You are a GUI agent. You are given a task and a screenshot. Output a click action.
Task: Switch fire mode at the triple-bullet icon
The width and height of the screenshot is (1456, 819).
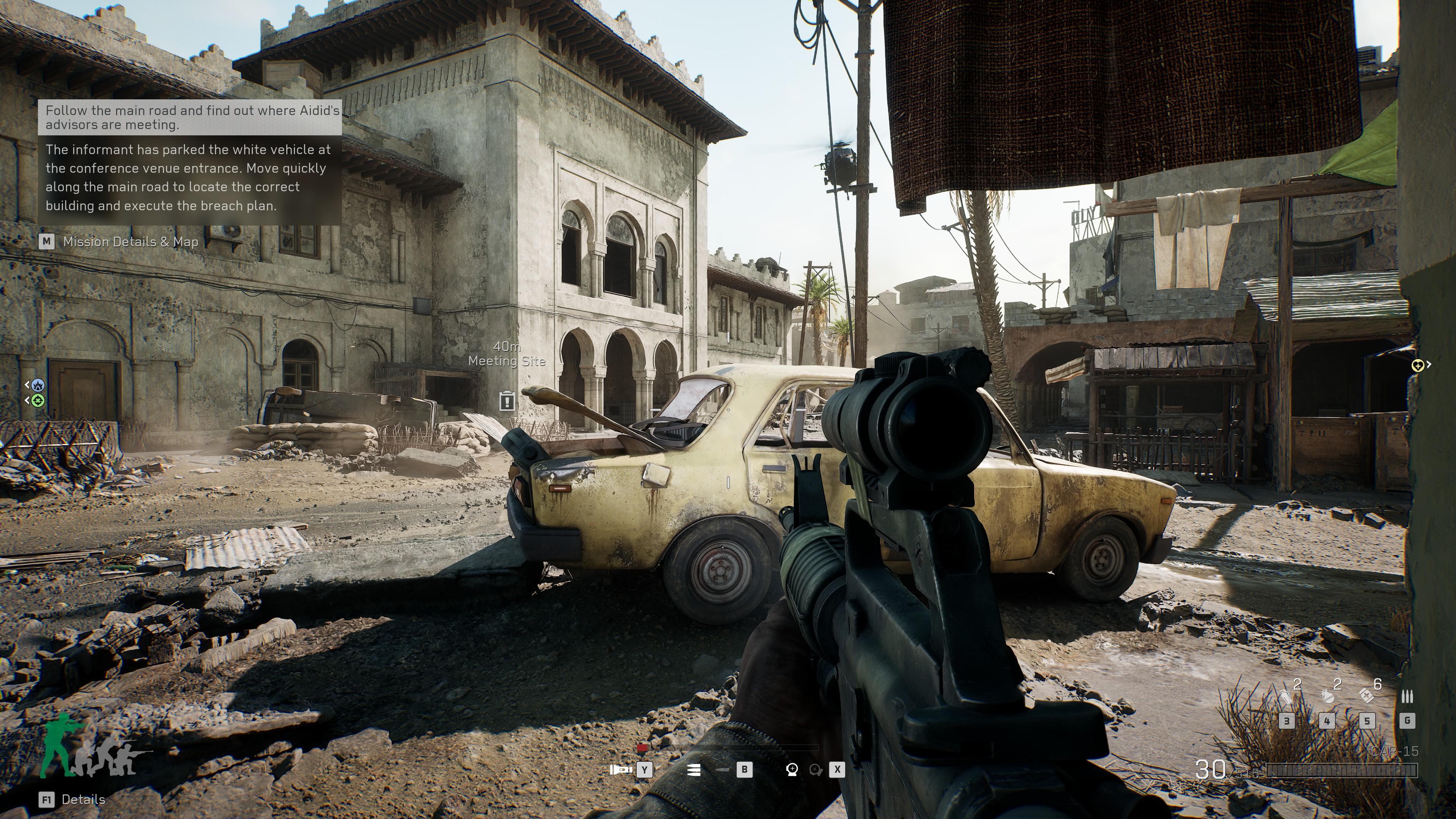tap(695, 769)
